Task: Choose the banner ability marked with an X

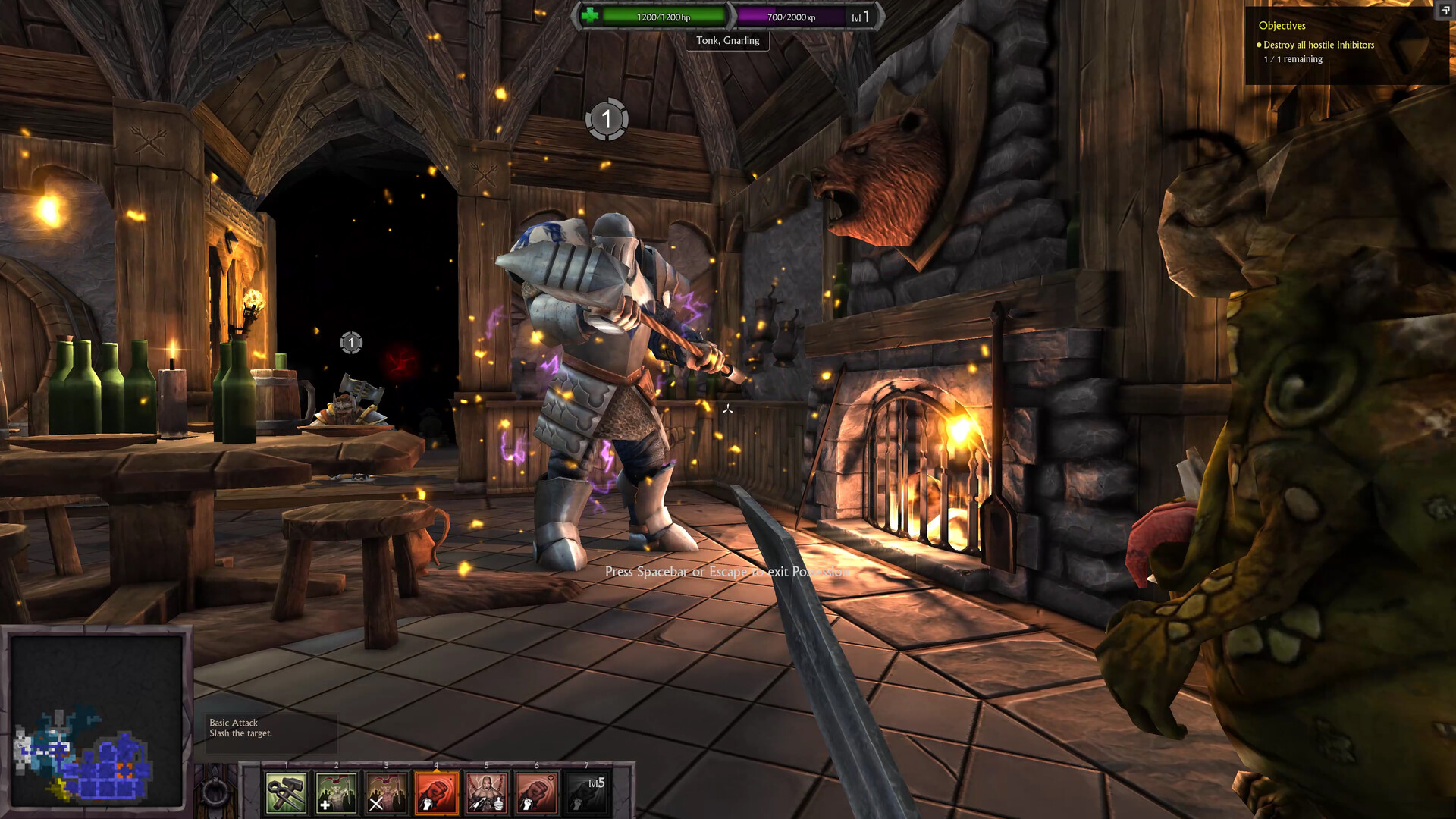Action: (x=386, y=792)
